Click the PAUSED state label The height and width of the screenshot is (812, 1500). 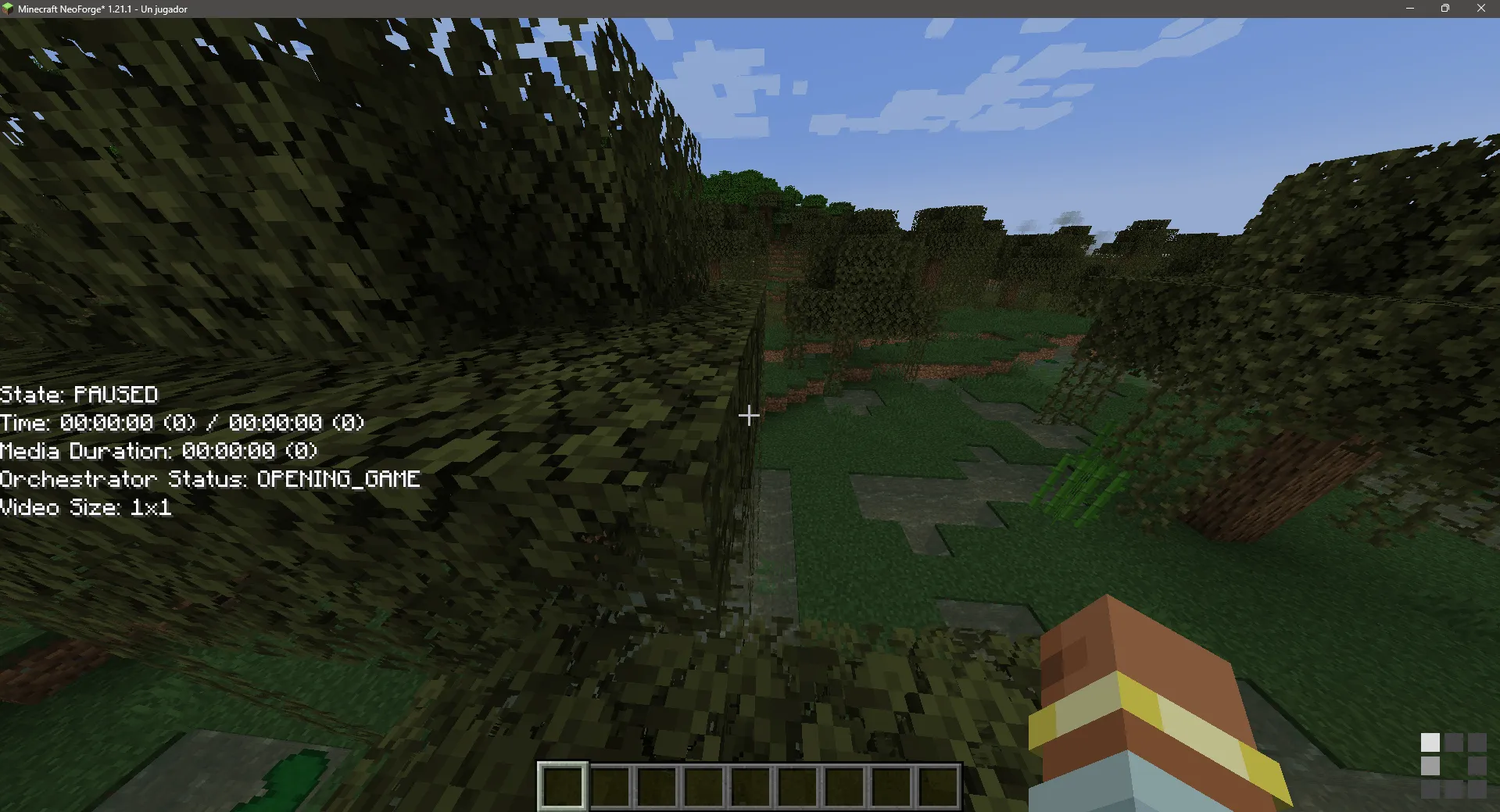coord(78,395)
